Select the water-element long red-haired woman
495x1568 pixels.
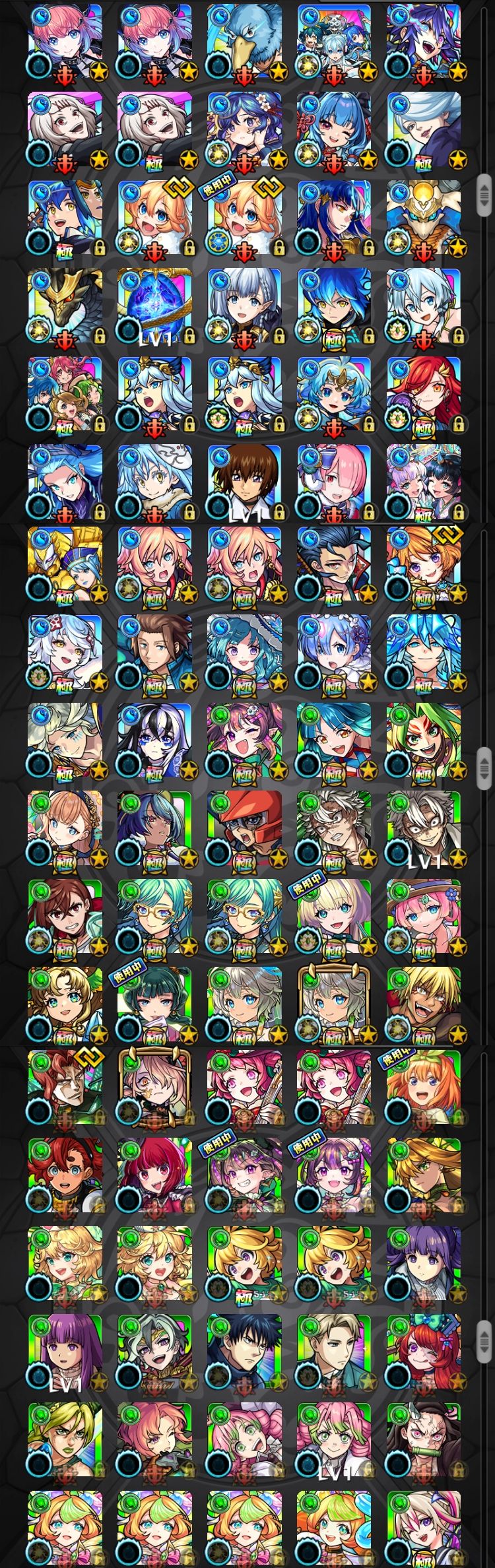point(423,393)
